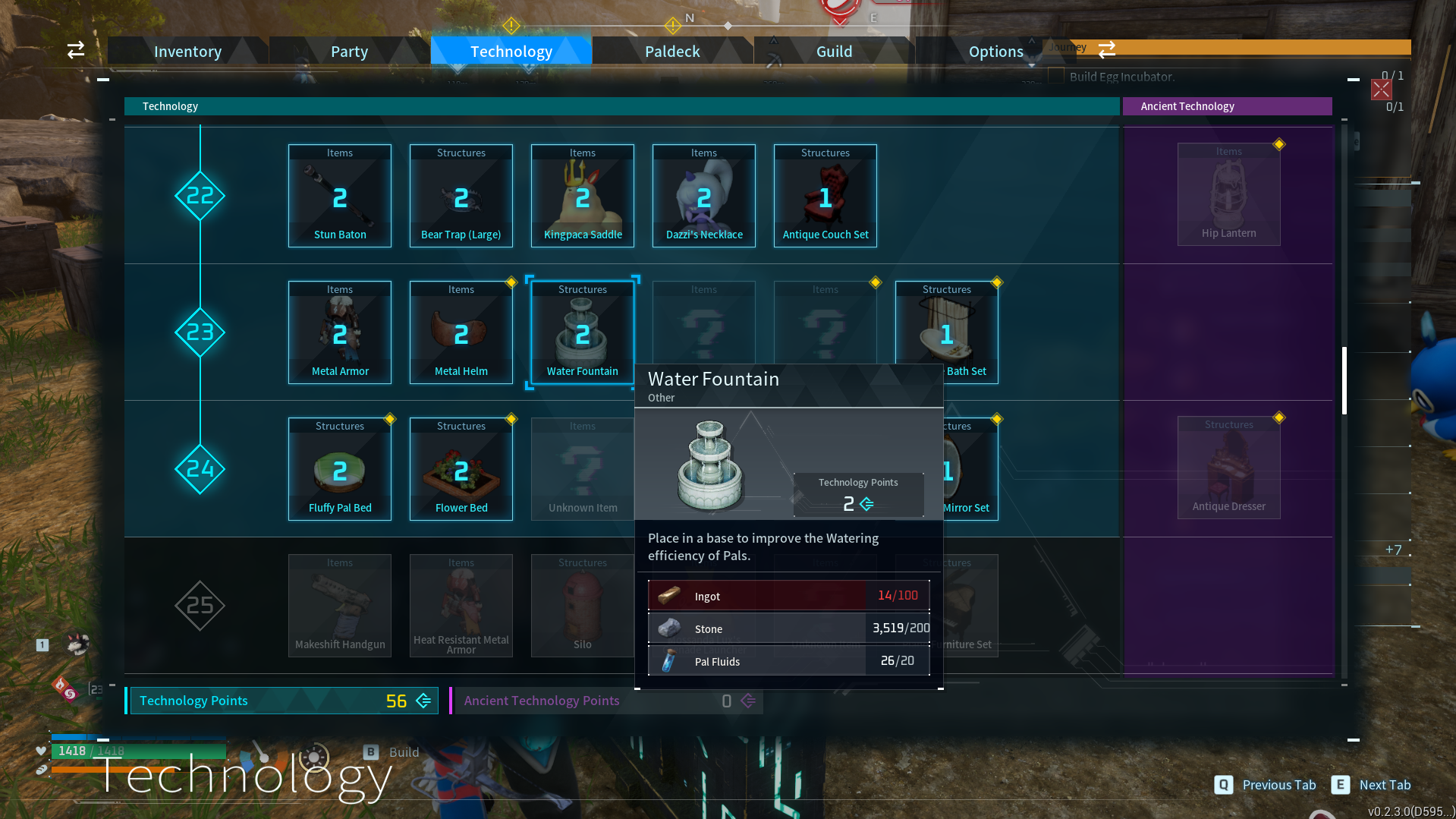Select the Kingpaca Saddle technology icon
The height and width of the screenshot is (819, 1456).
582,195
